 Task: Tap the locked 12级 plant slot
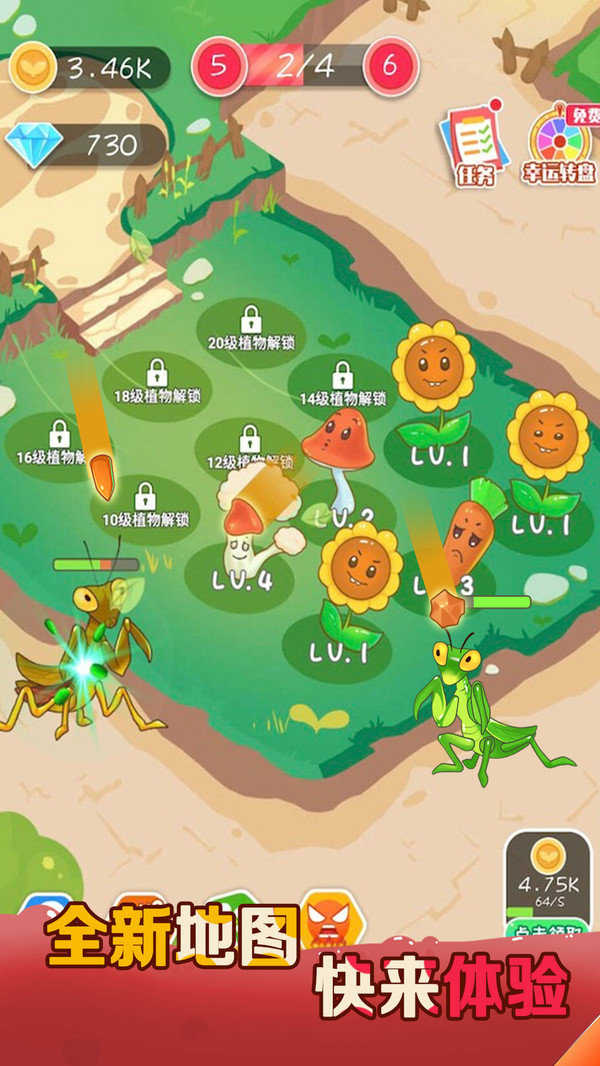(x=250, y=450)
